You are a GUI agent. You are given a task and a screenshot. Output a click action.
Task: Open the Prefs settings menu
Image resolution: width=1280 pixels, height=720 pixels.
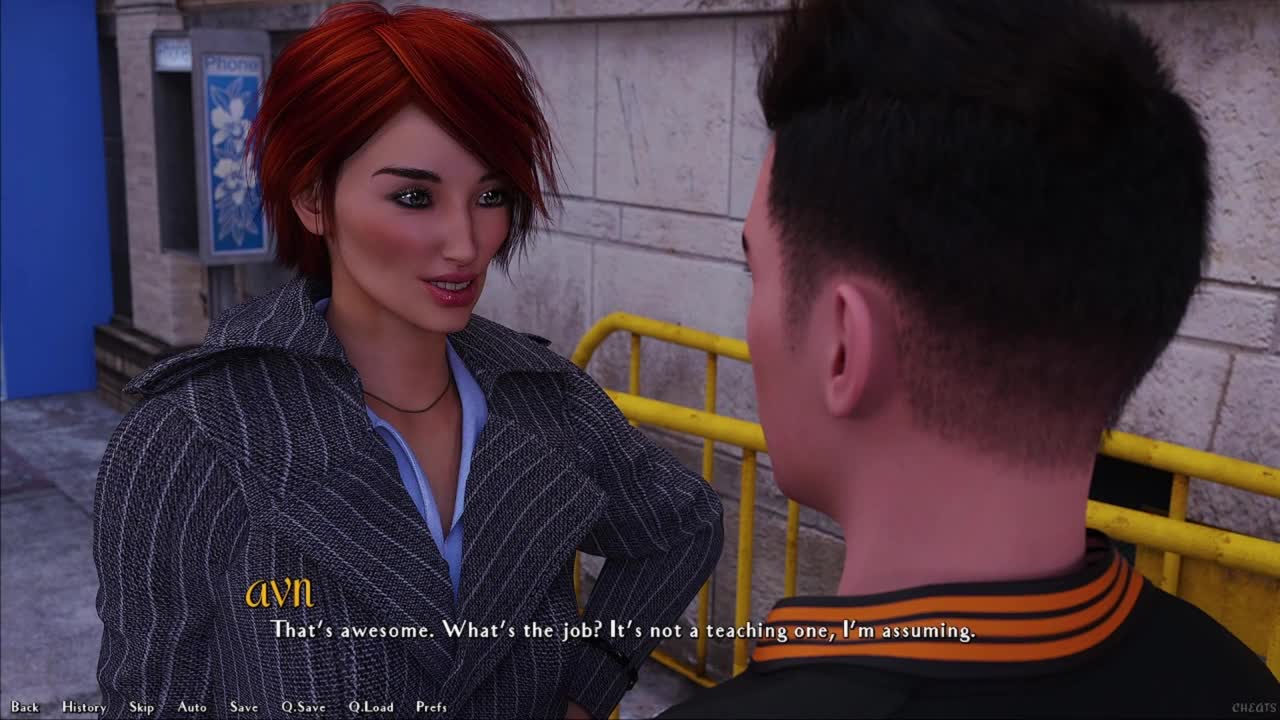click(x=431, y=707)
